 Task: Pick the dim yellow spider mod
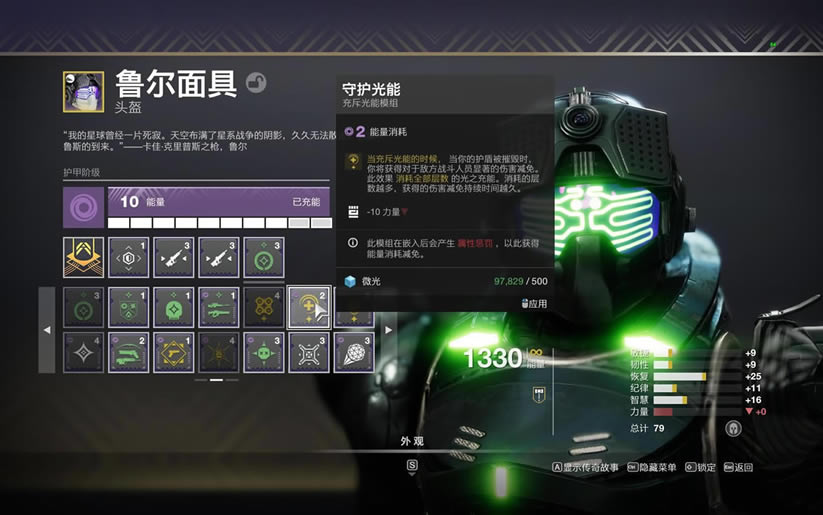[x=219, y=352]
